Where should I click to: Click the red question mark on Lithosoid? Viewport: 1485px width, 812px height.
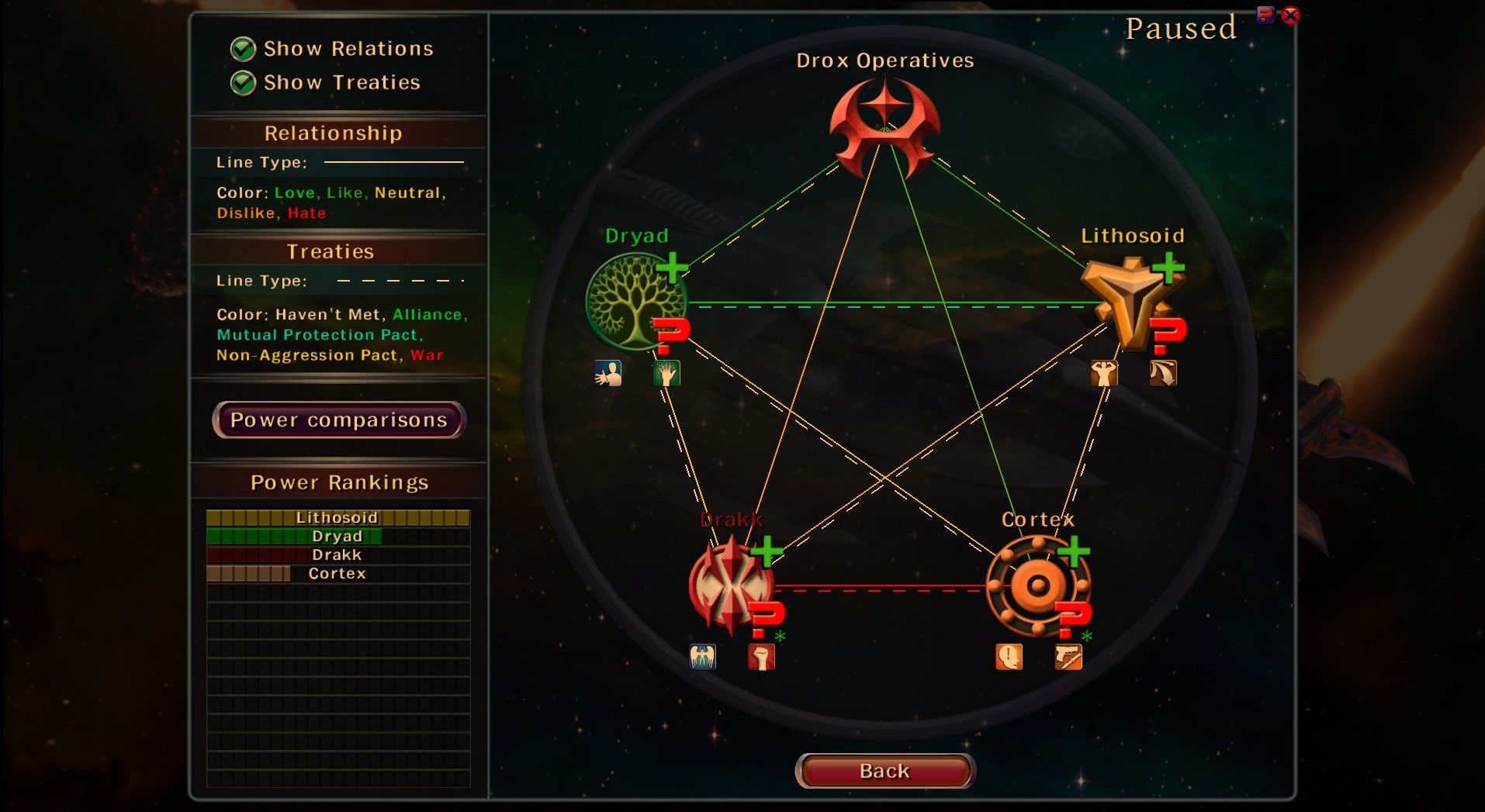coord(1167,335)
